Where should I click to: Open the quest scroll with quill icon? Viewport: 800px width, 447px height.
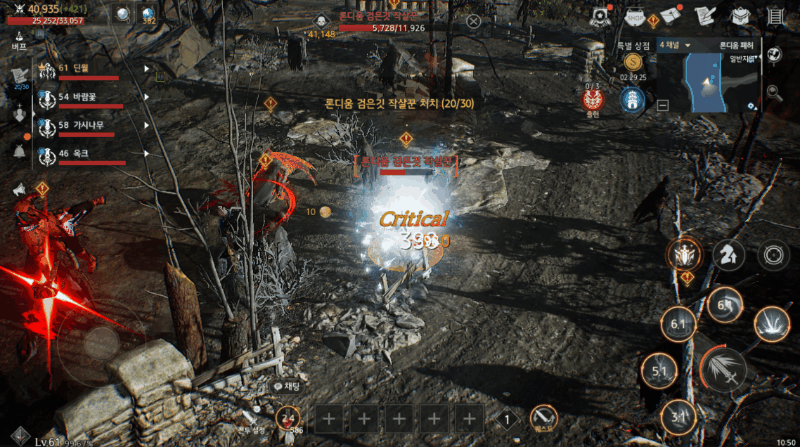(x=704, y=17)
